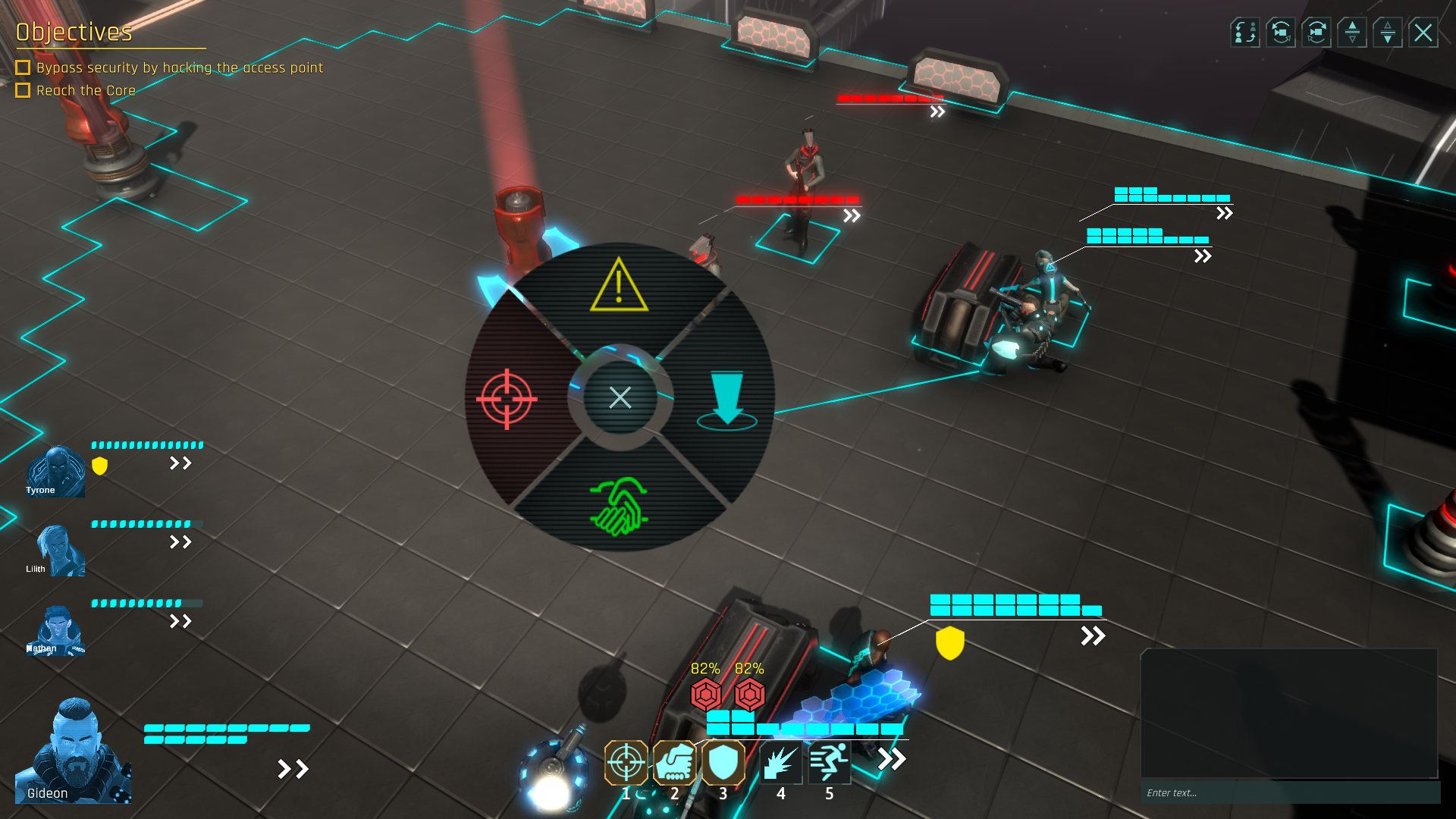This screenshot has height=819, width=1456.
Task: Activate the sprint running ability
Action: pyautogui.click(x=829, y=762)
